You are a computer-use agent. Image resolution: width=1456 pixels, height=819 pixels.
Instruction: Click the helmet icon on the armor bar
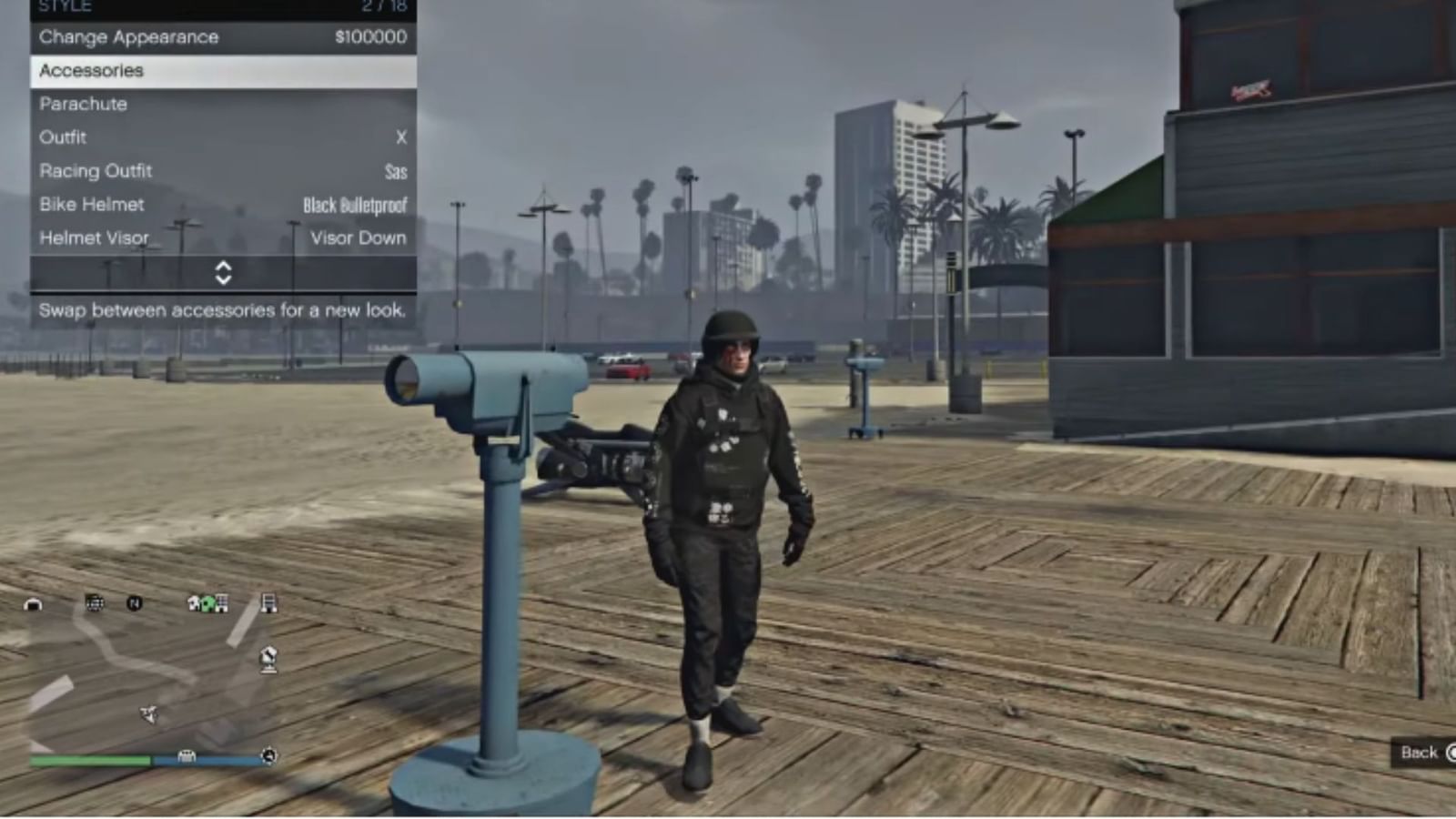(x=186, y=755)
